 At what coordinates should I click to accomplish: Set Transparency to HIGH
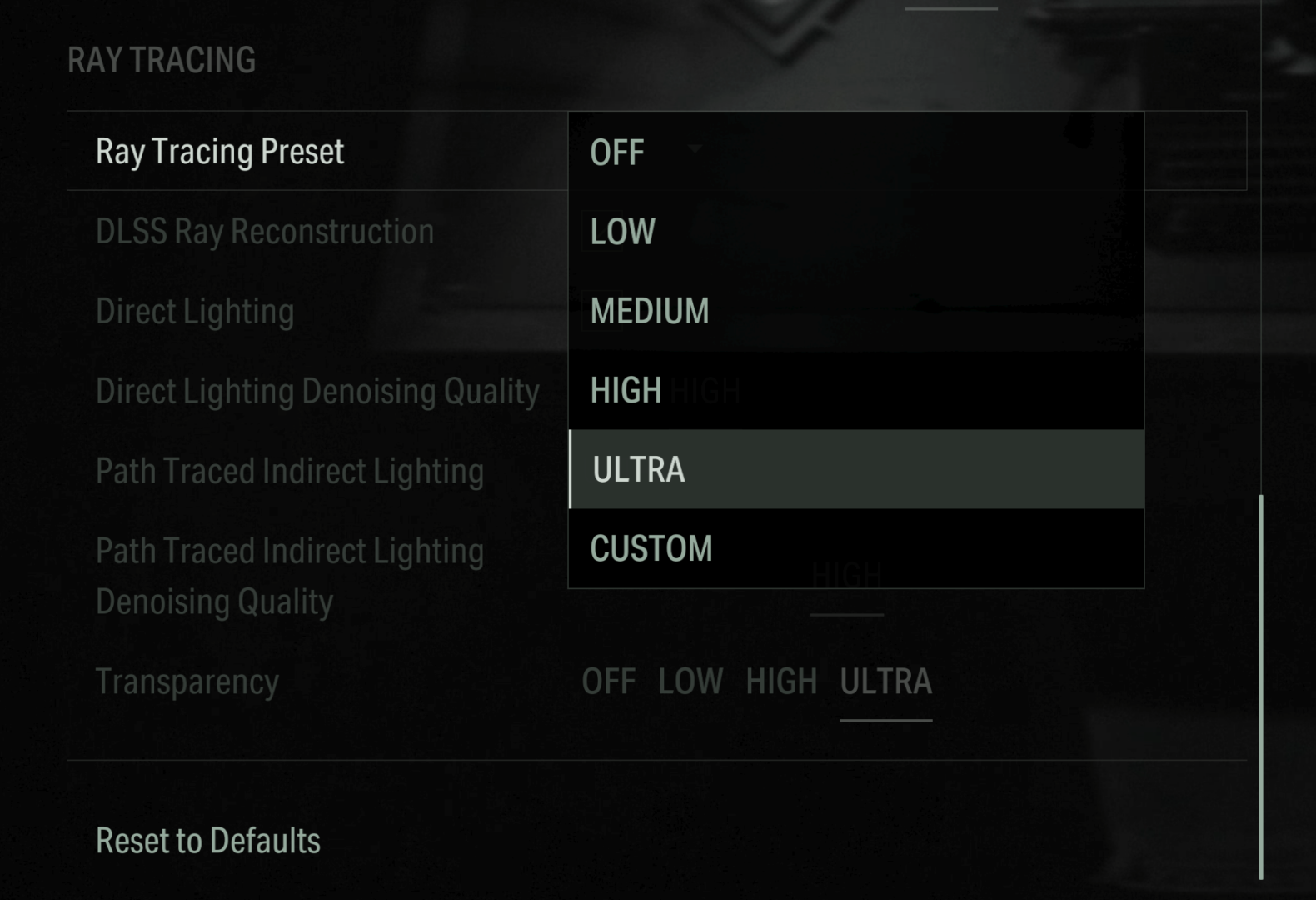(x=781, y=682)
